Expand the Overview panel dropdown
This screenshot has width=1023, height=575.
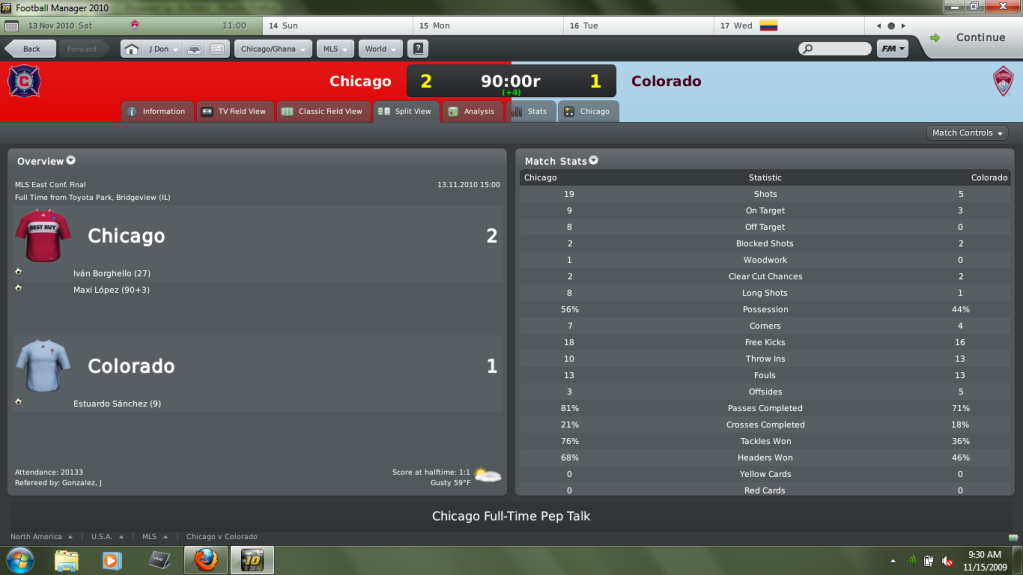(71, 161)
